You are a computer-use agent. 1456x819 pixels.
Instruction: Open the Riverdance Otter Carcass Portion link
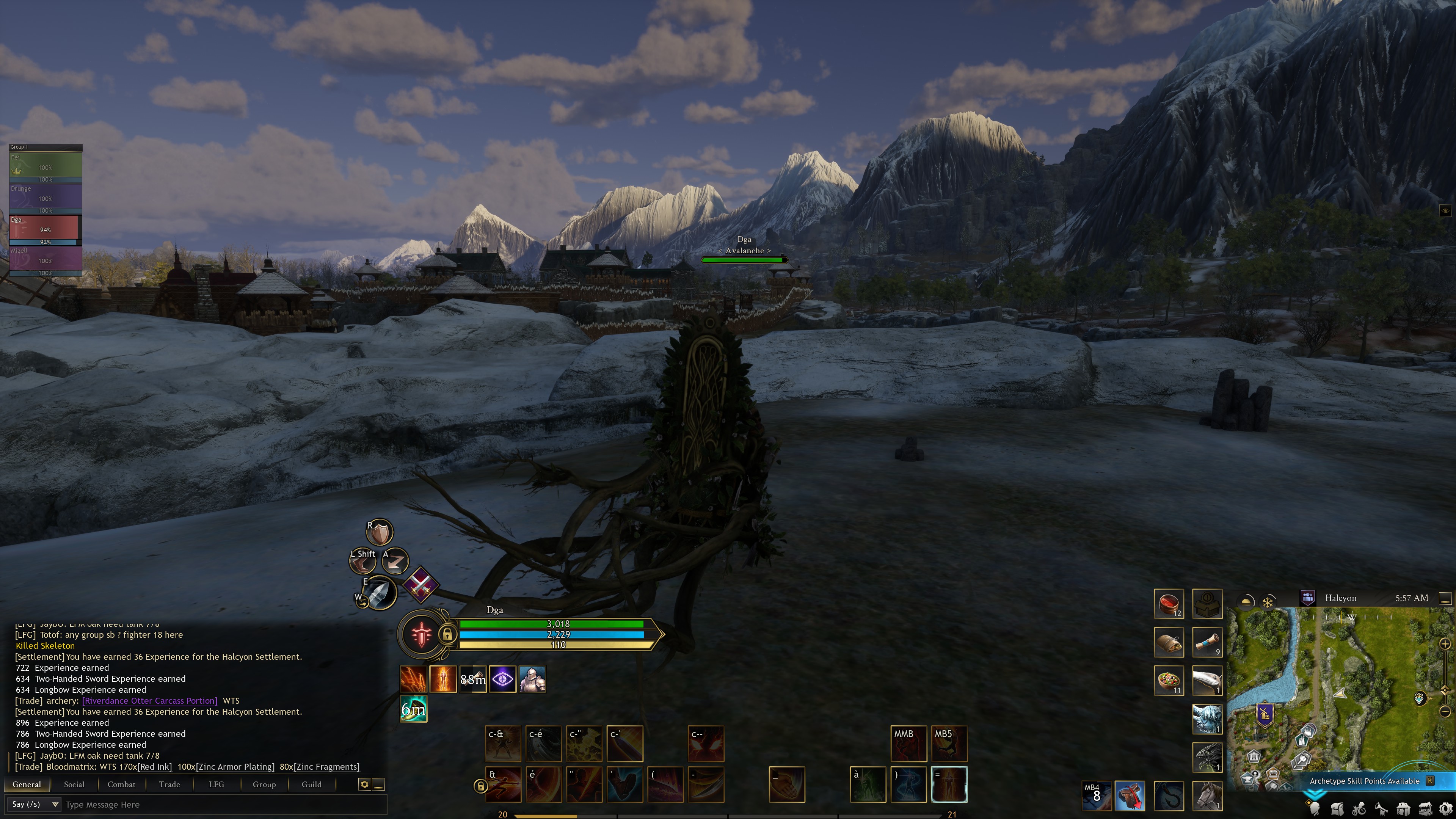[149, 700]
